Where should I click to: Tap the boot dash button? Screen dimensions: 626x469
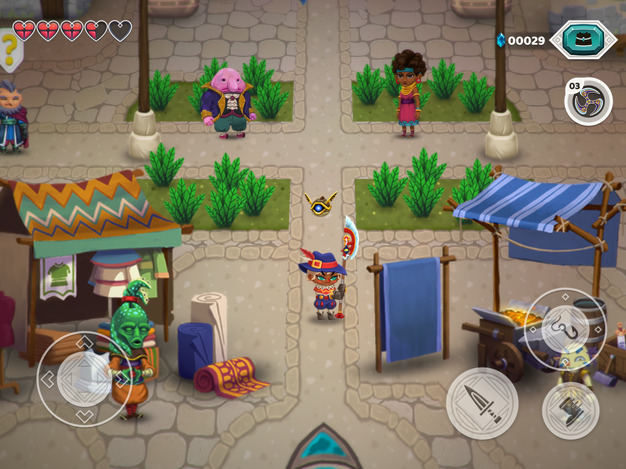(570, 409)
